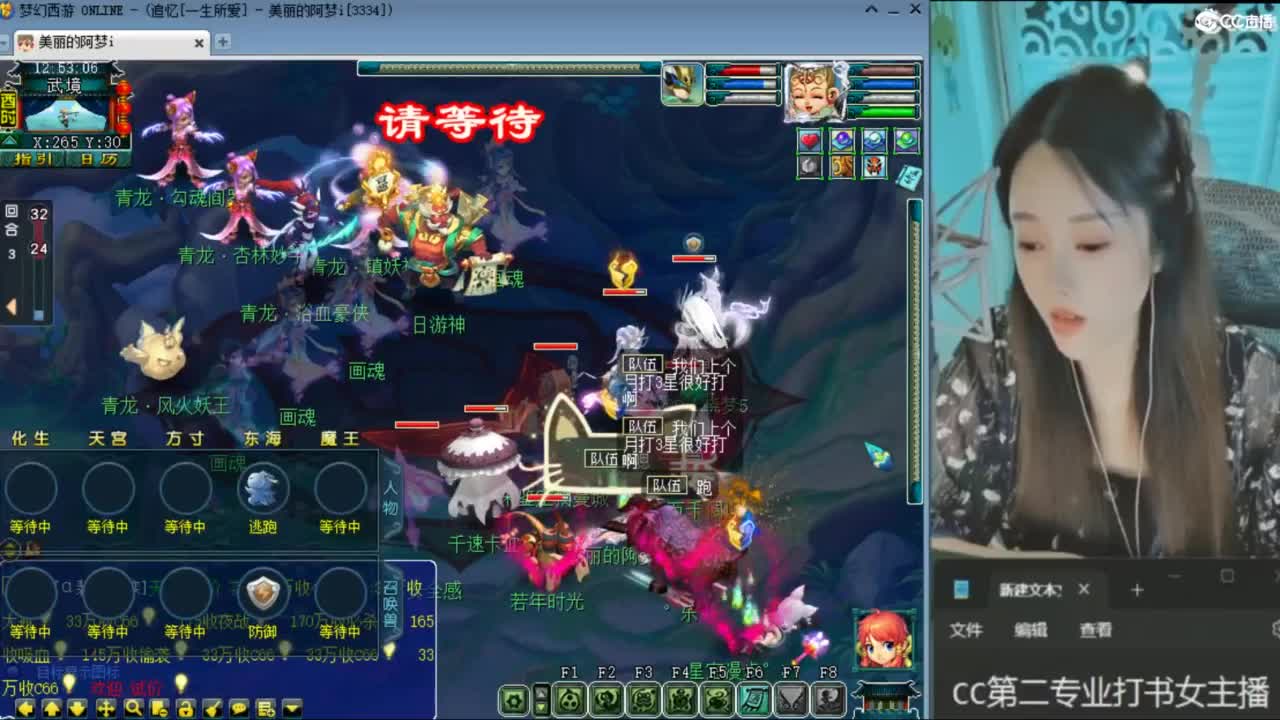Click the heart icon in the buff panel
The height and width of the screenshot is (720, 1280).
click(809, 140)
